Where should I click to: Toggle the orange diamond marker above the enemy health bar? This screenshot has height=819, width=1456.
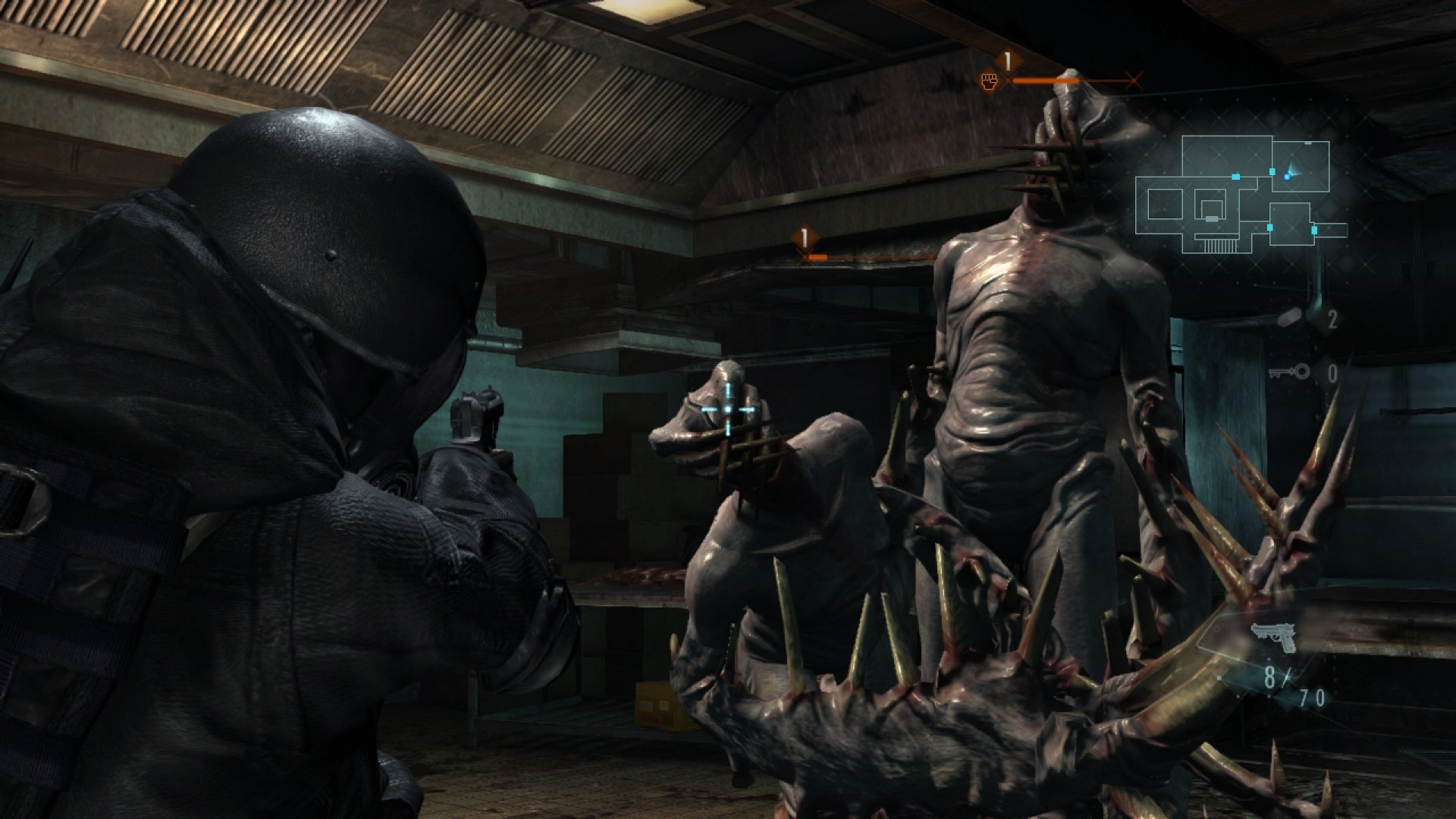point(1006,59)
